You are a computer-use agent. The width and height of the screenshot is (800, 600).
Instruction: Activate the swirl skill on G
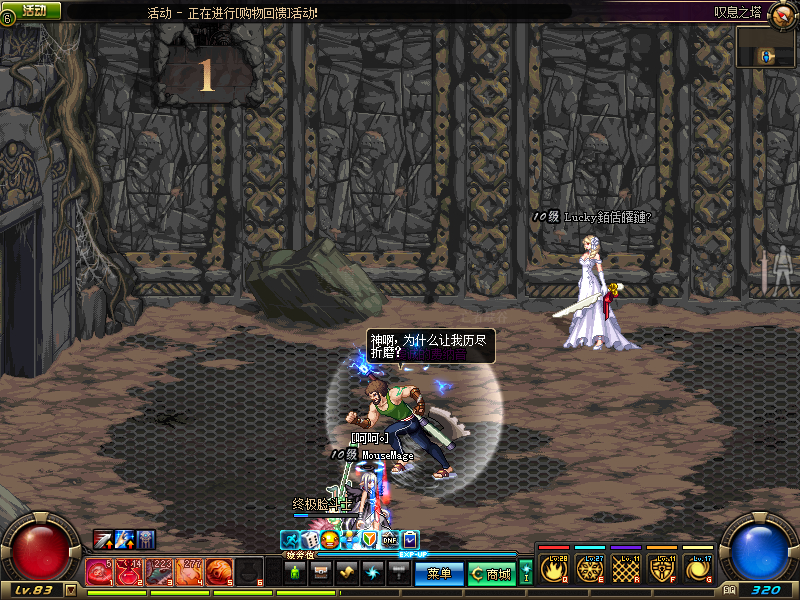(x=697, y=569)
